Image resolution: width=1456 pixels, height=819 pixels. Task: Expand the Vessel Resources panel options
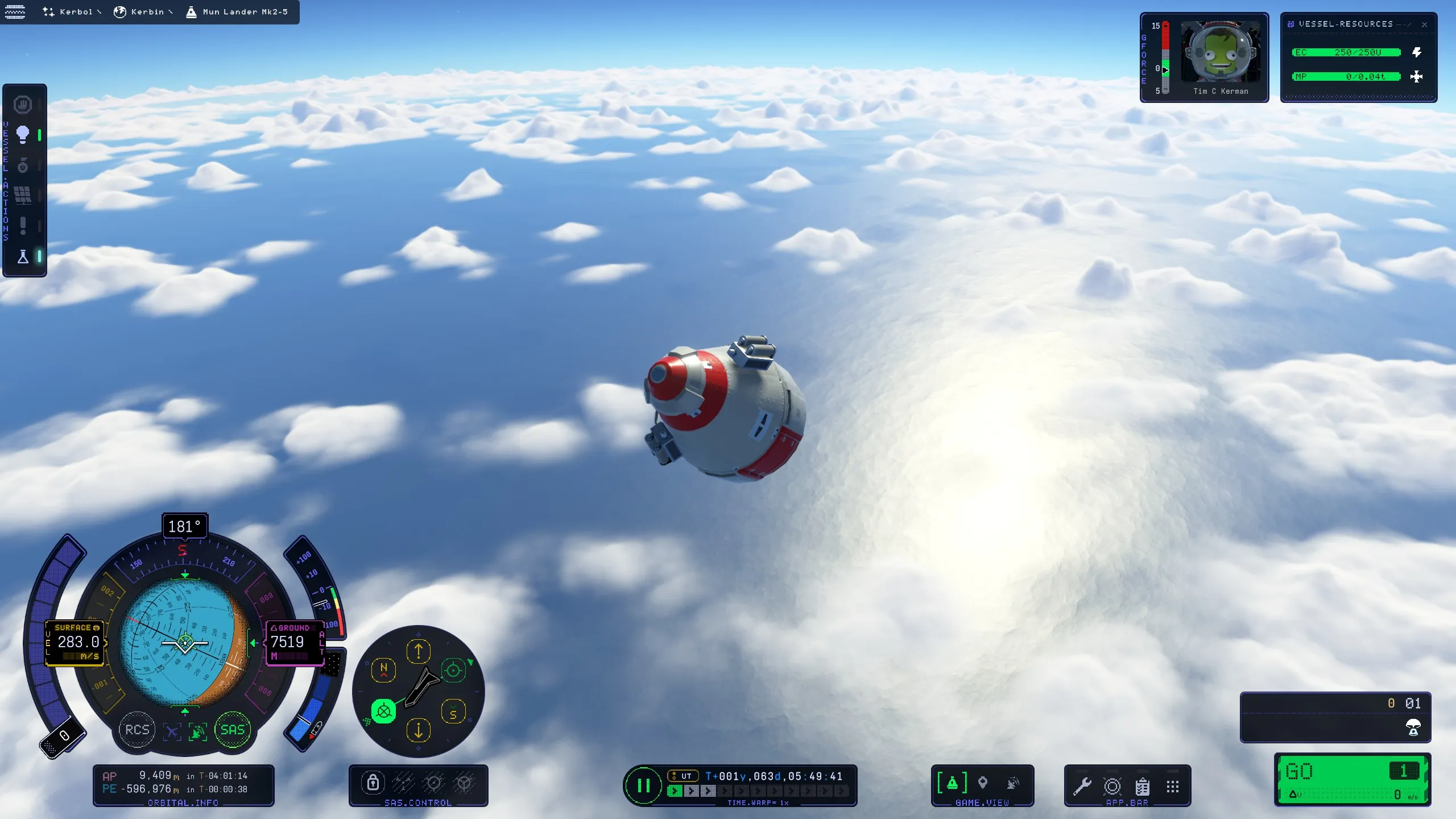click(1404, 24)
